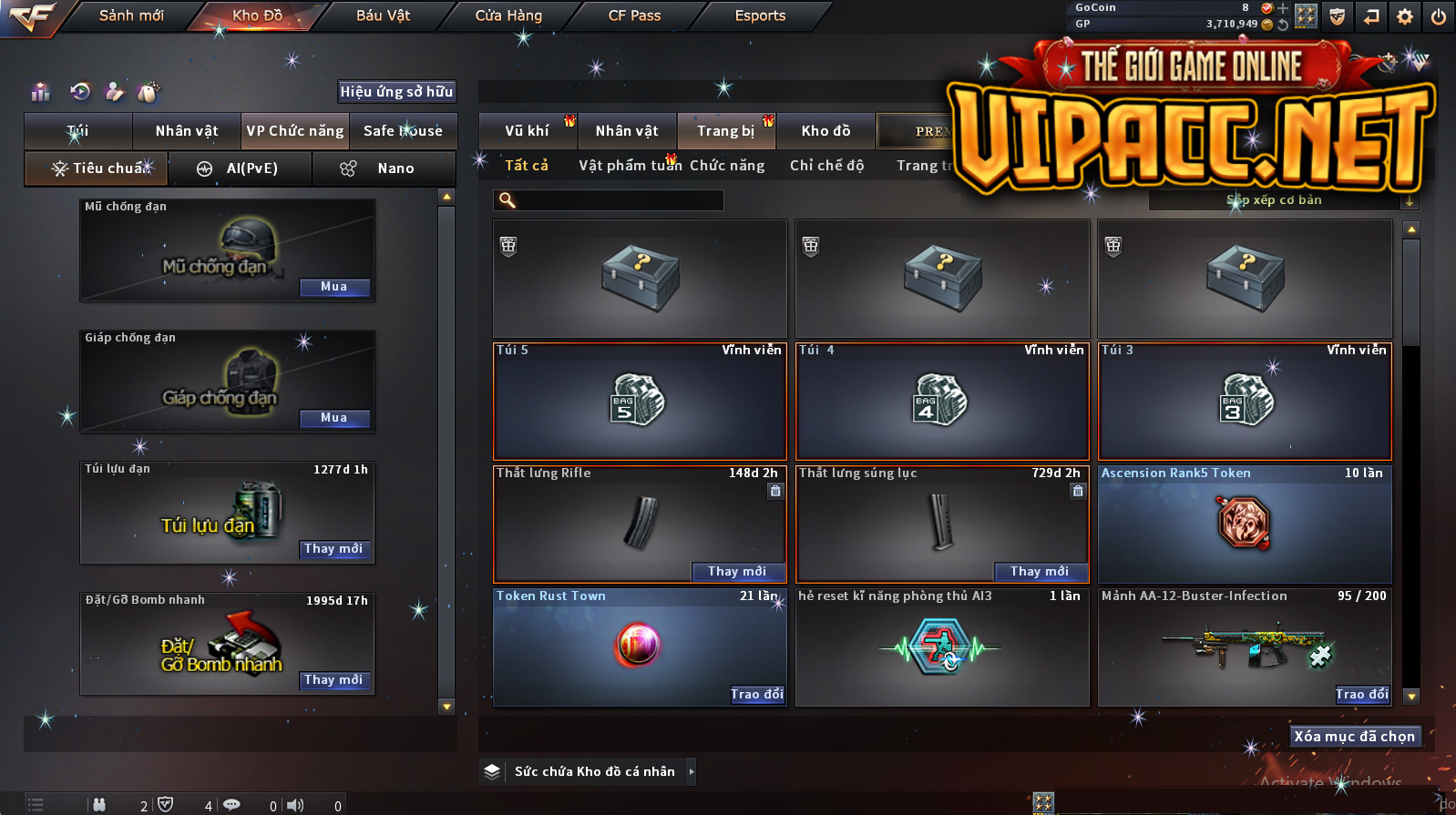Click the power exit button
Screen dimensions: 1456x815
pyautogui.click(x=1439, y=16)
